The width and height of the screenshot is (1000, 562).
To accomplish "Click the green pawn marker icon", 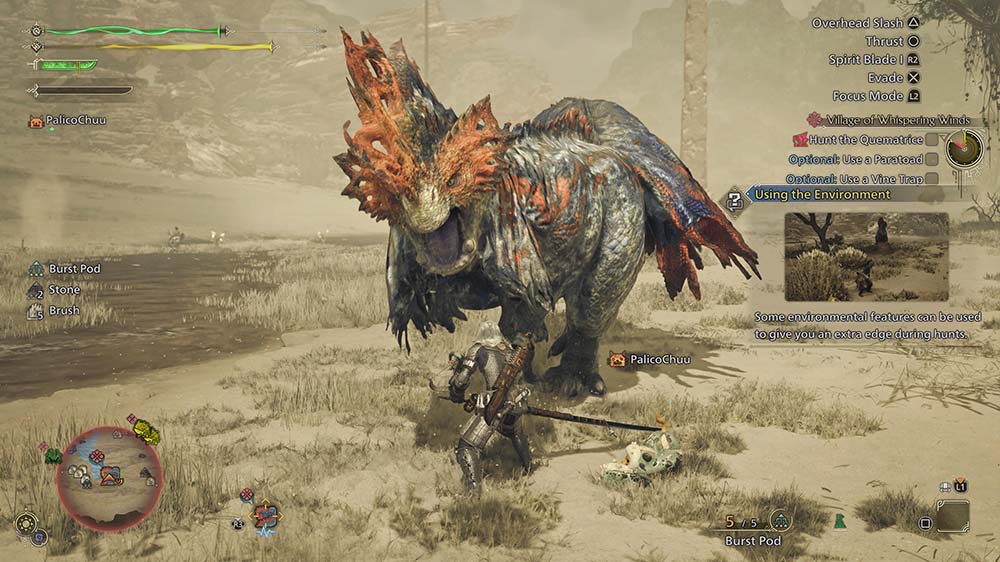I will [838, 520].
